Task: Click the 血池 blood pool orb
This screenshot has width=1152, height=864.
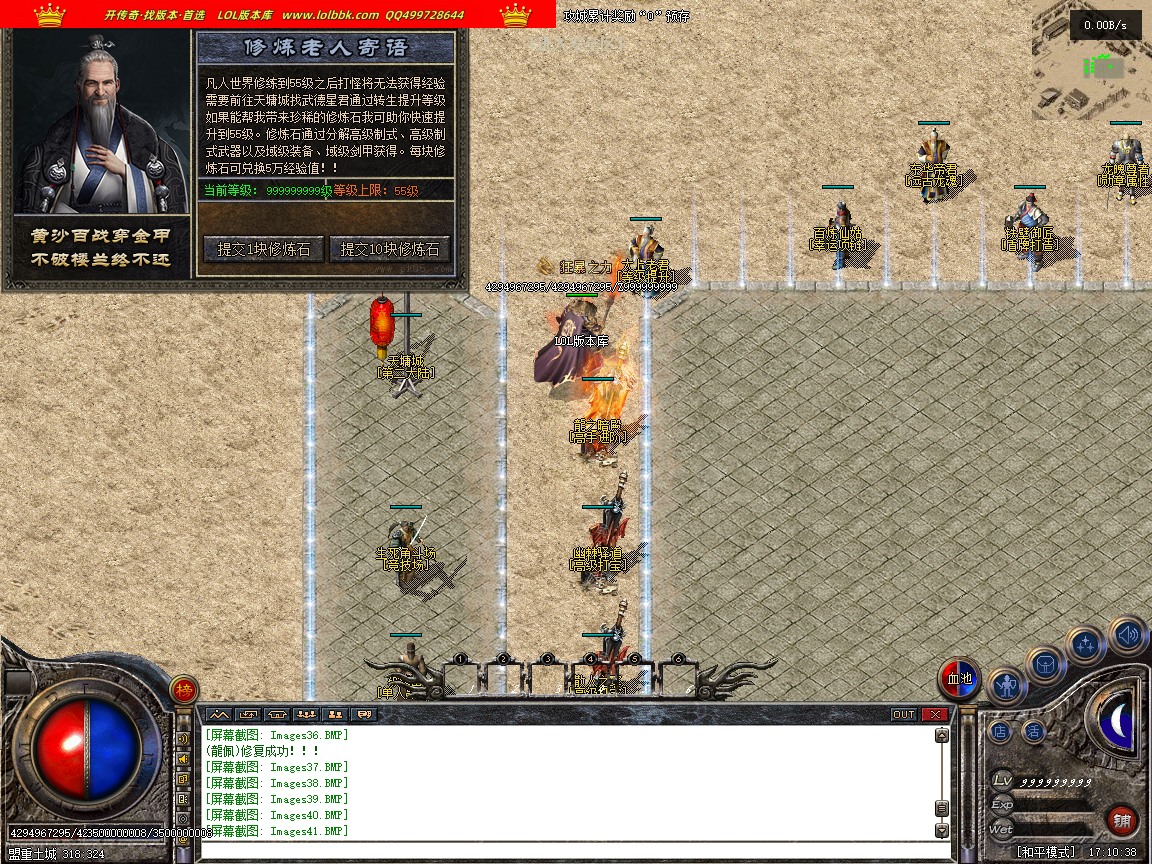Action: [x=959, y=679]
